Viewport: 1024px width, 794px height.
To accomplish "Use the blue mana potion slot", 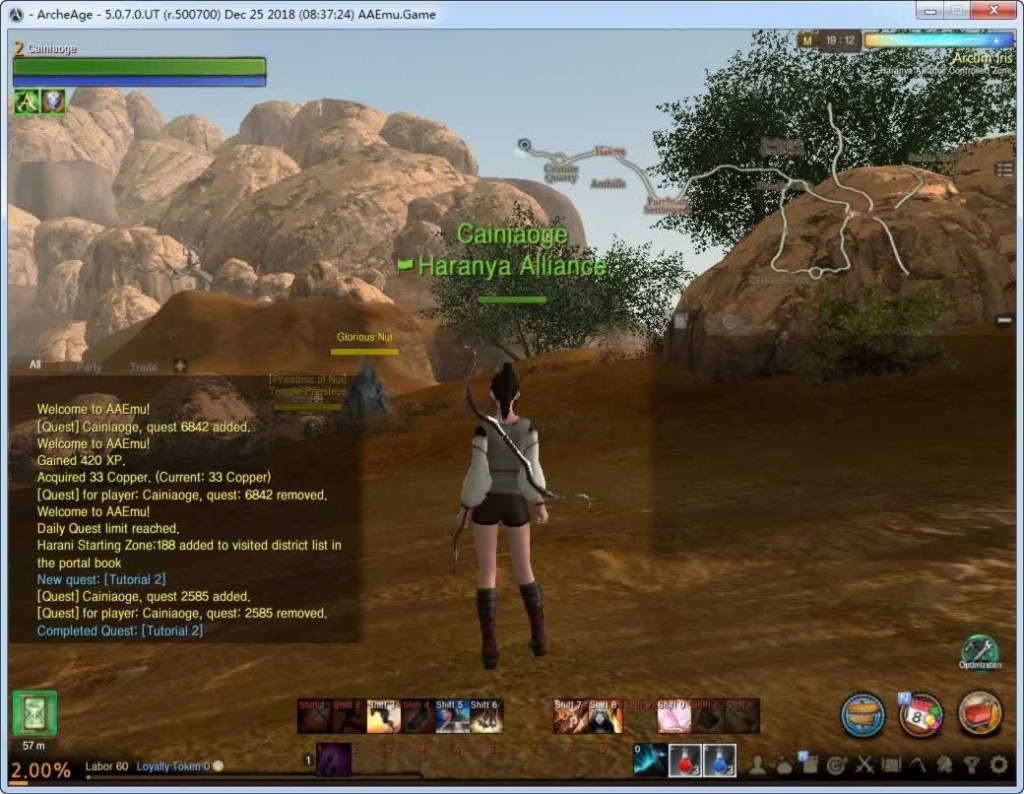I will 720,761.
